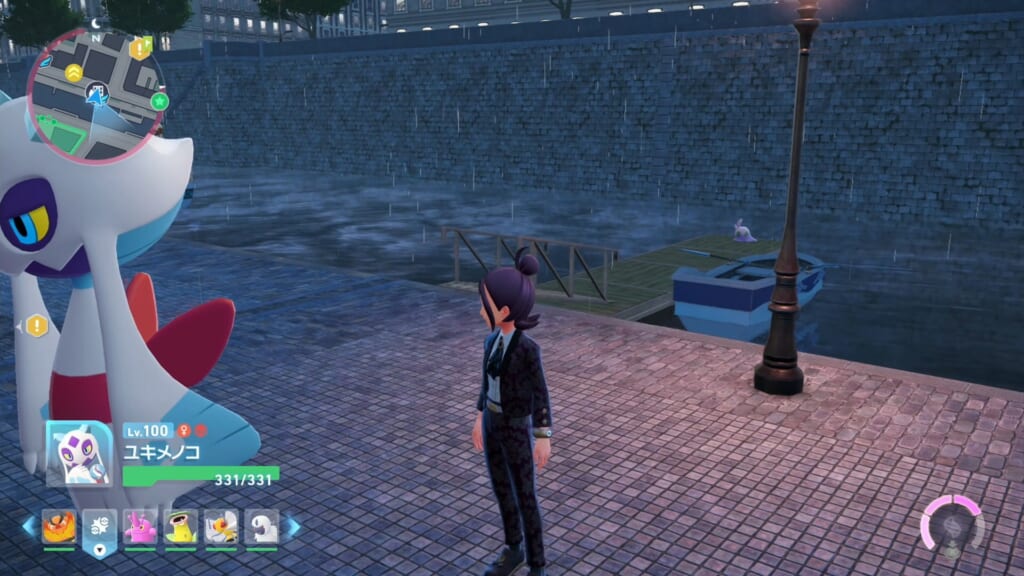Click the left arrow of the party bar
The width and height of the screenshot is (1024, 576).
(29, 526)
